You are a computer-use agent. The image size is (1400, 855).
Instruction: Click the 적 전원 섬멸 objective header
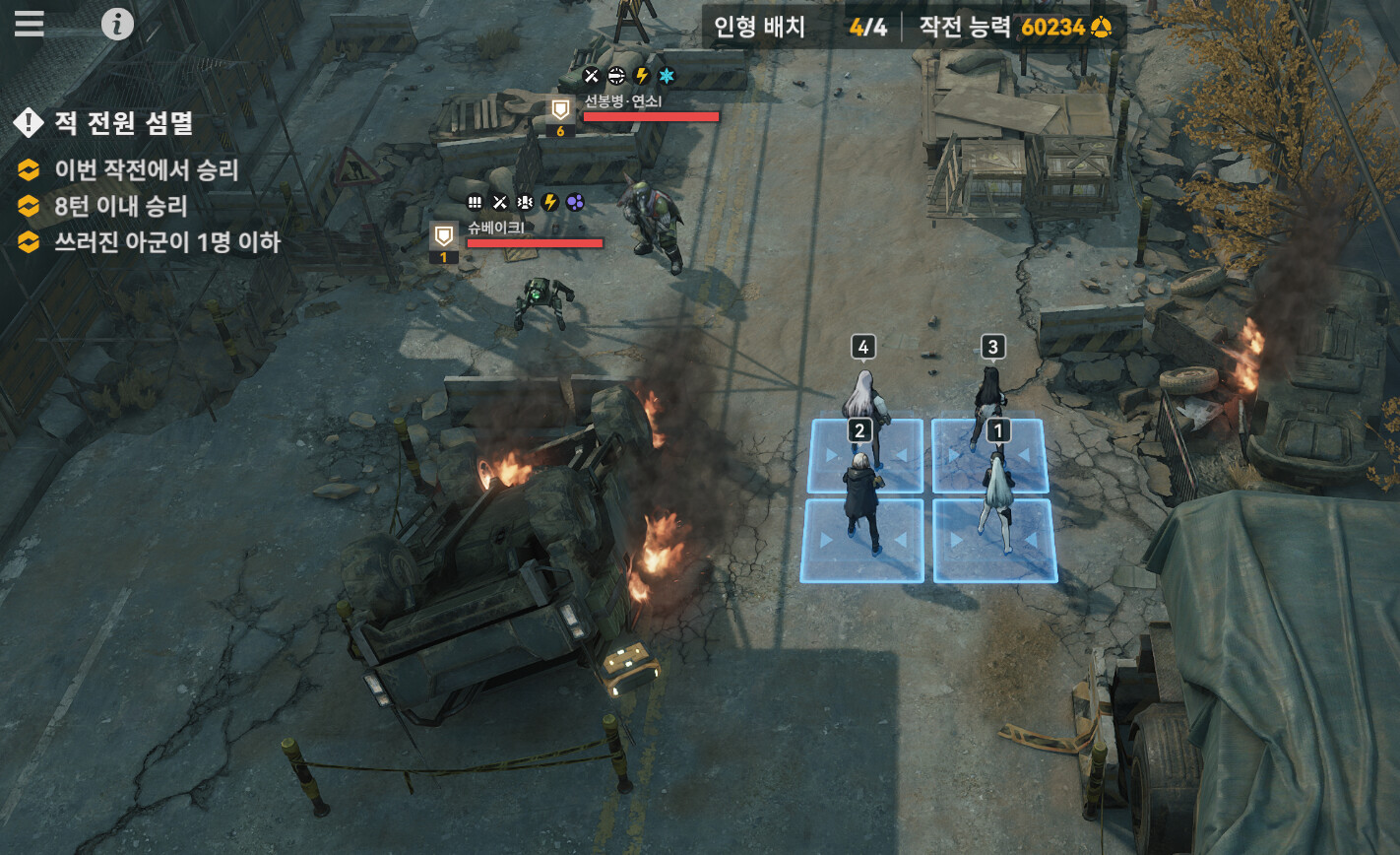pos(123,123)
